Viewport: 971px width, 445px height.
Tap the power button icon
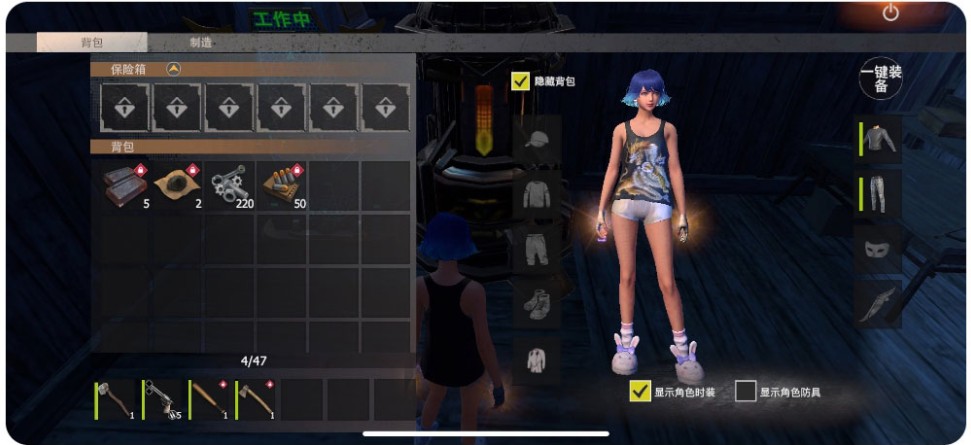(890, 13)
